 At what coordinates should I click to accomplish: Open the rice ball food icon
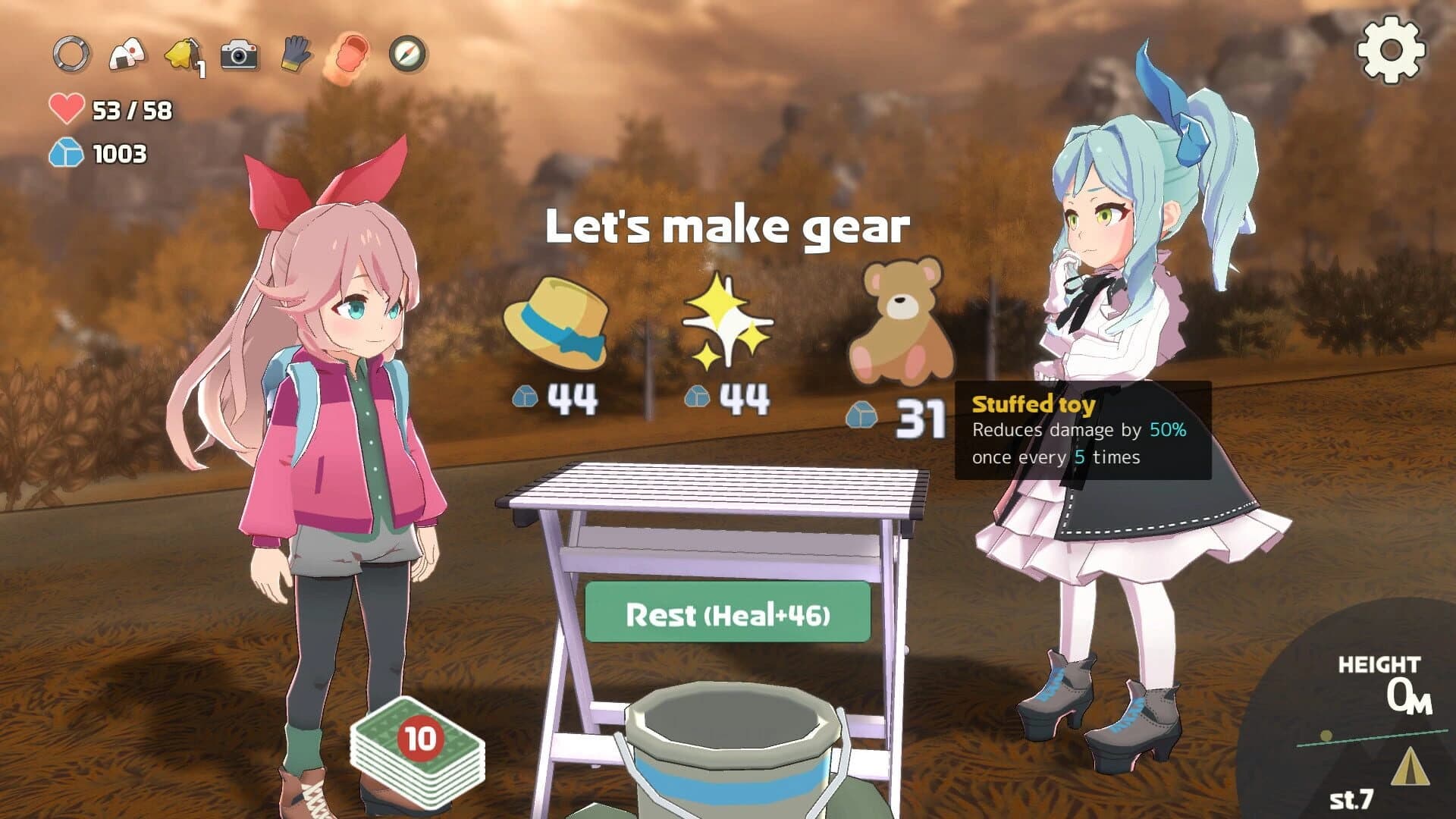tap(125, 55)
